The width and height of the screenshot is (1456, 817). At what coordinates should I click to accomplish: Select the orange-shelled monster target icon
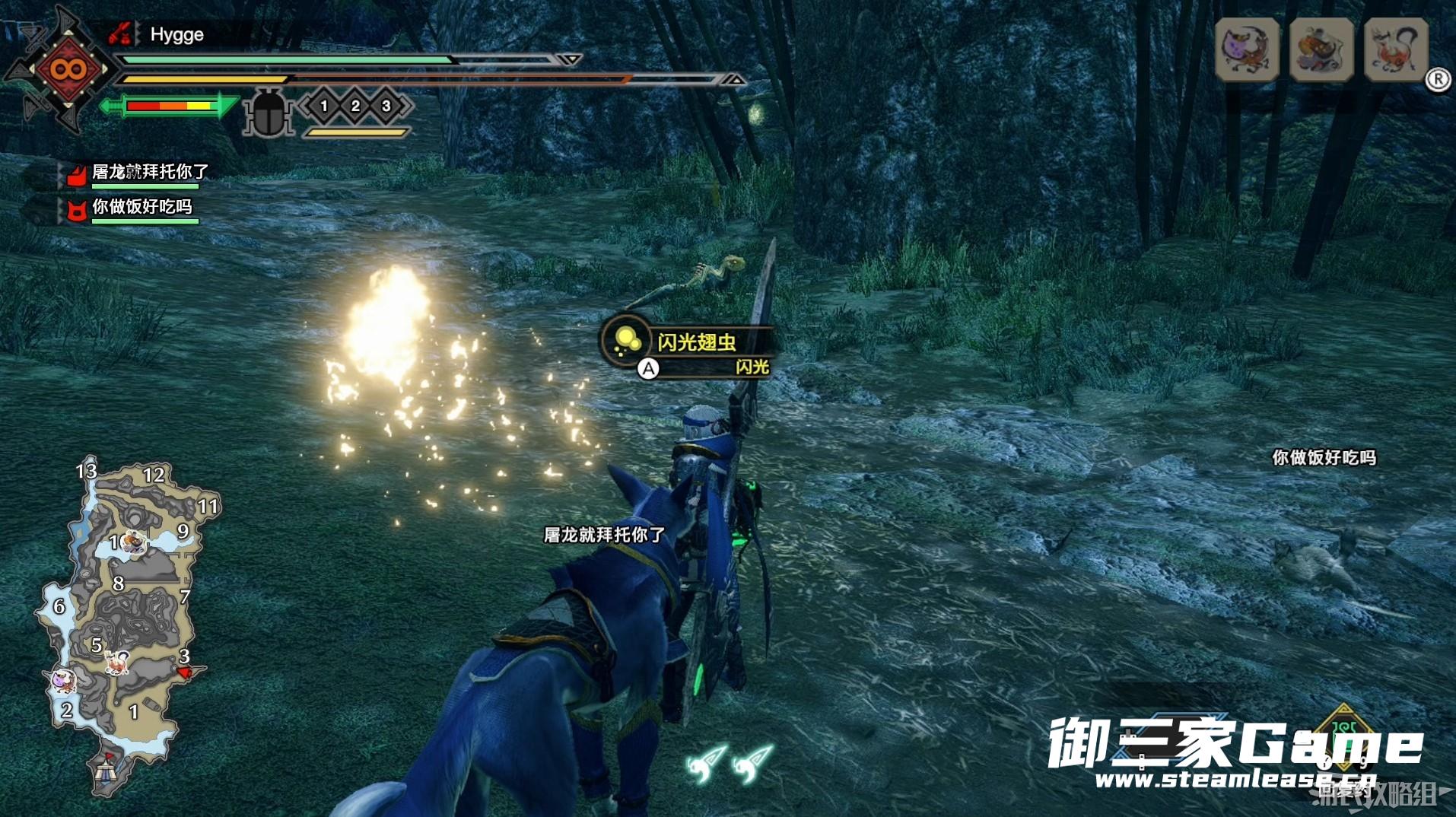pos(1321,49)
